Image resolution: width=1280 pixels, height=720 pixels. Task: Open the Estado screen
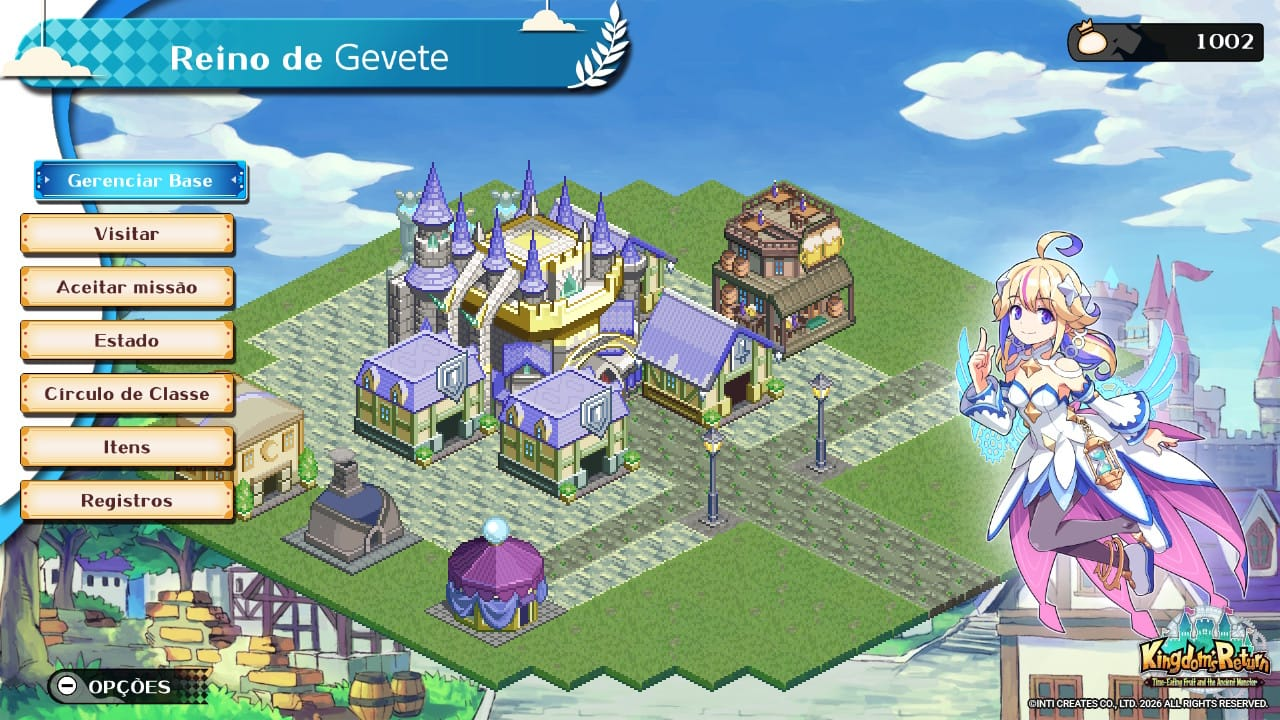[127, 341]
